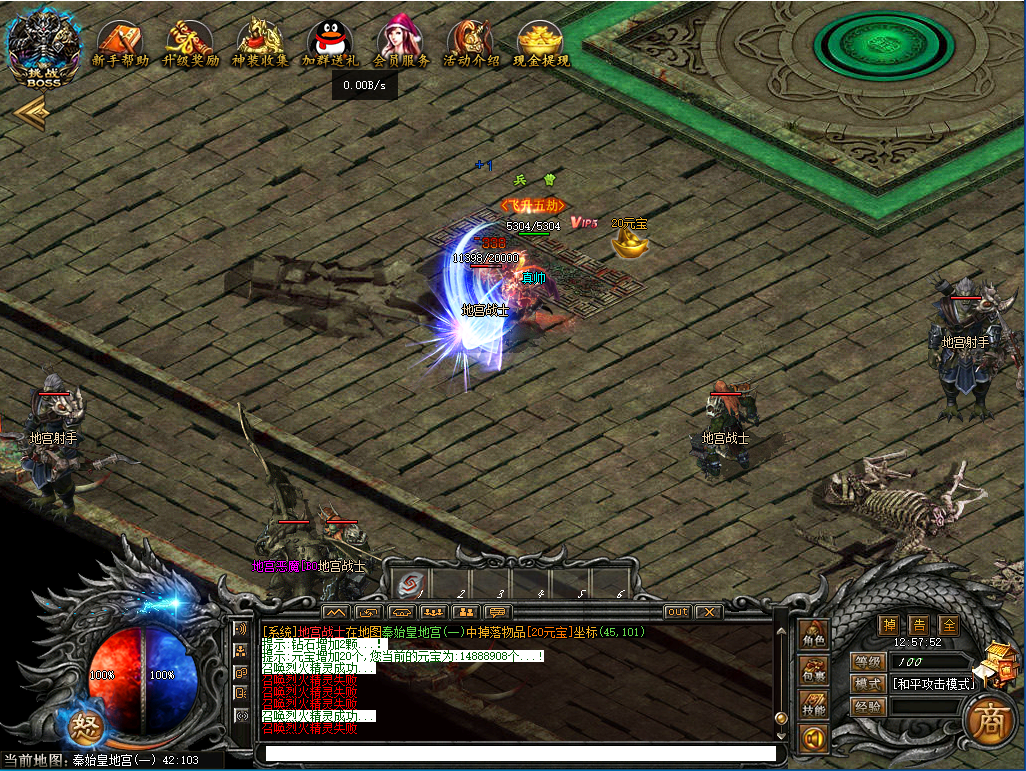Click the chat panel 'out' button
The height and width of the screenshot is (771, 1026).
click(677, 611)
